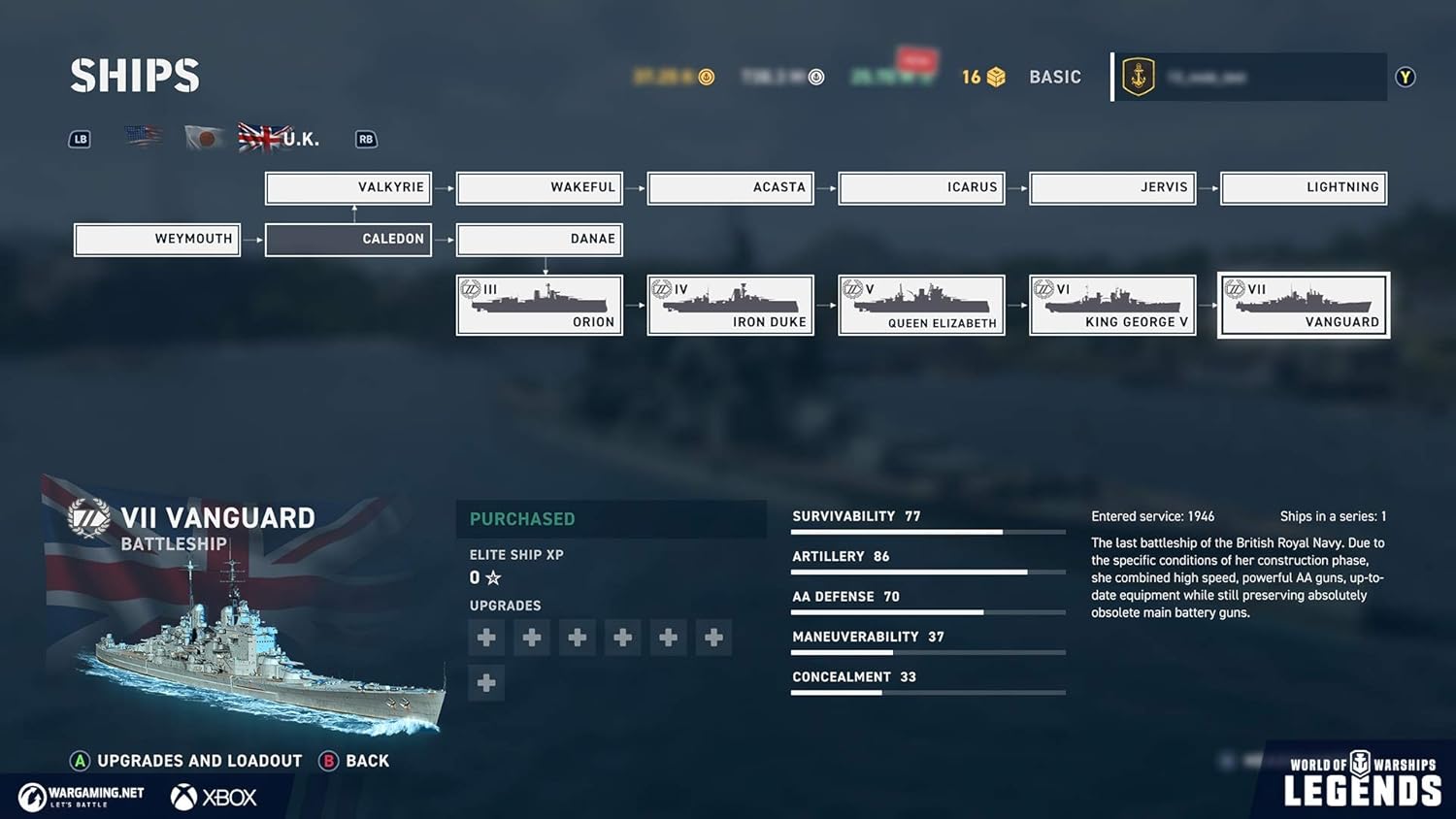
Task: Switch to the U.S. nation flag tab
Action: (144, 137)
